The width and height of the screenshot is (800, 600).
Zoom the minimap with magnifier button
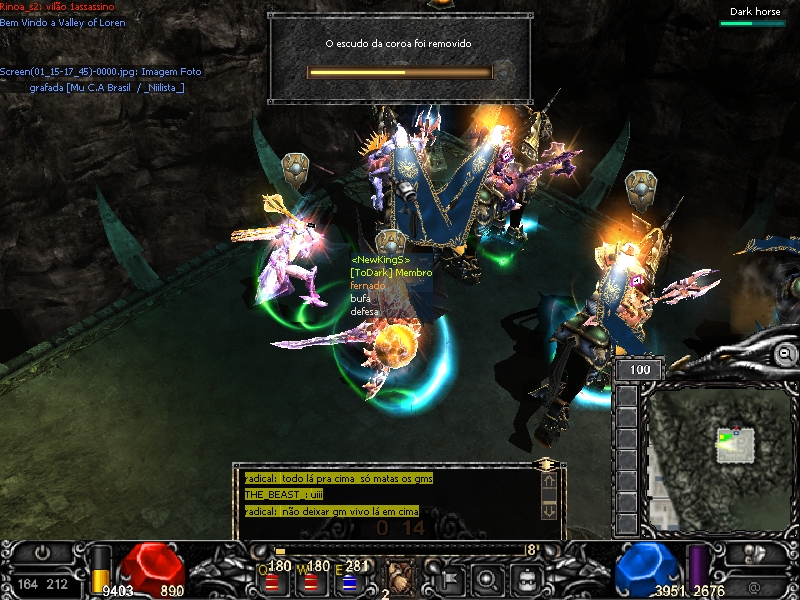point(786,354)
